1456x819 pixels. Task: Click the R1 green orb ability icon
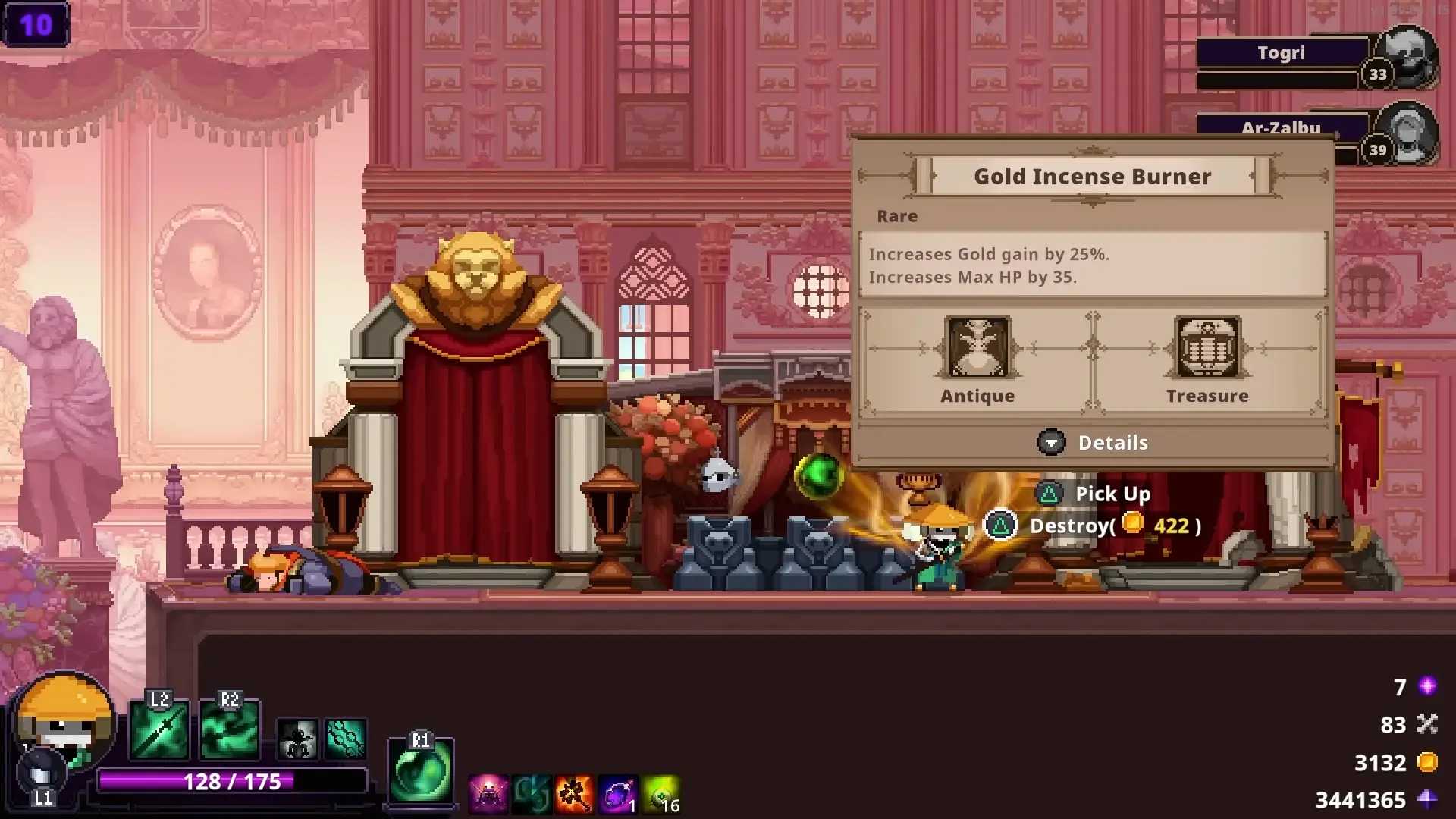[x=419, y=767]
